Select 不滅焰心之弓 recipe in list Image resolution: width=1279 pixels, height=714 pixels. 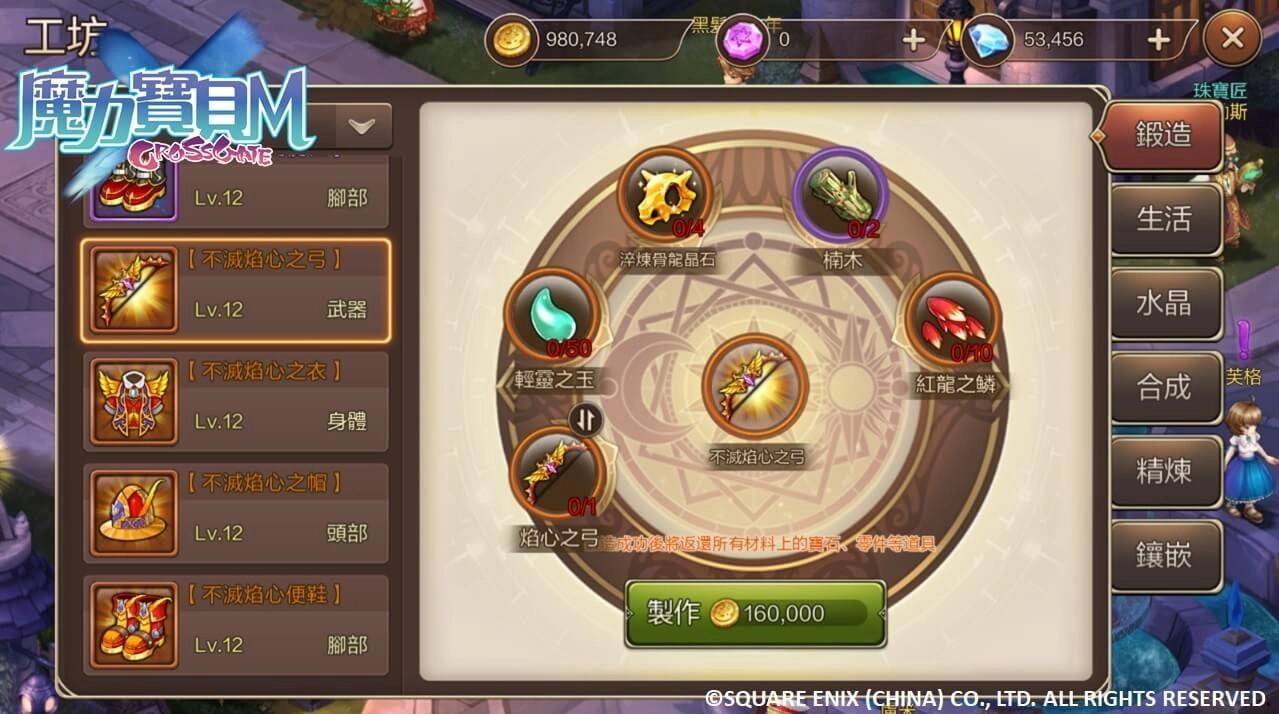click(235, 290)
